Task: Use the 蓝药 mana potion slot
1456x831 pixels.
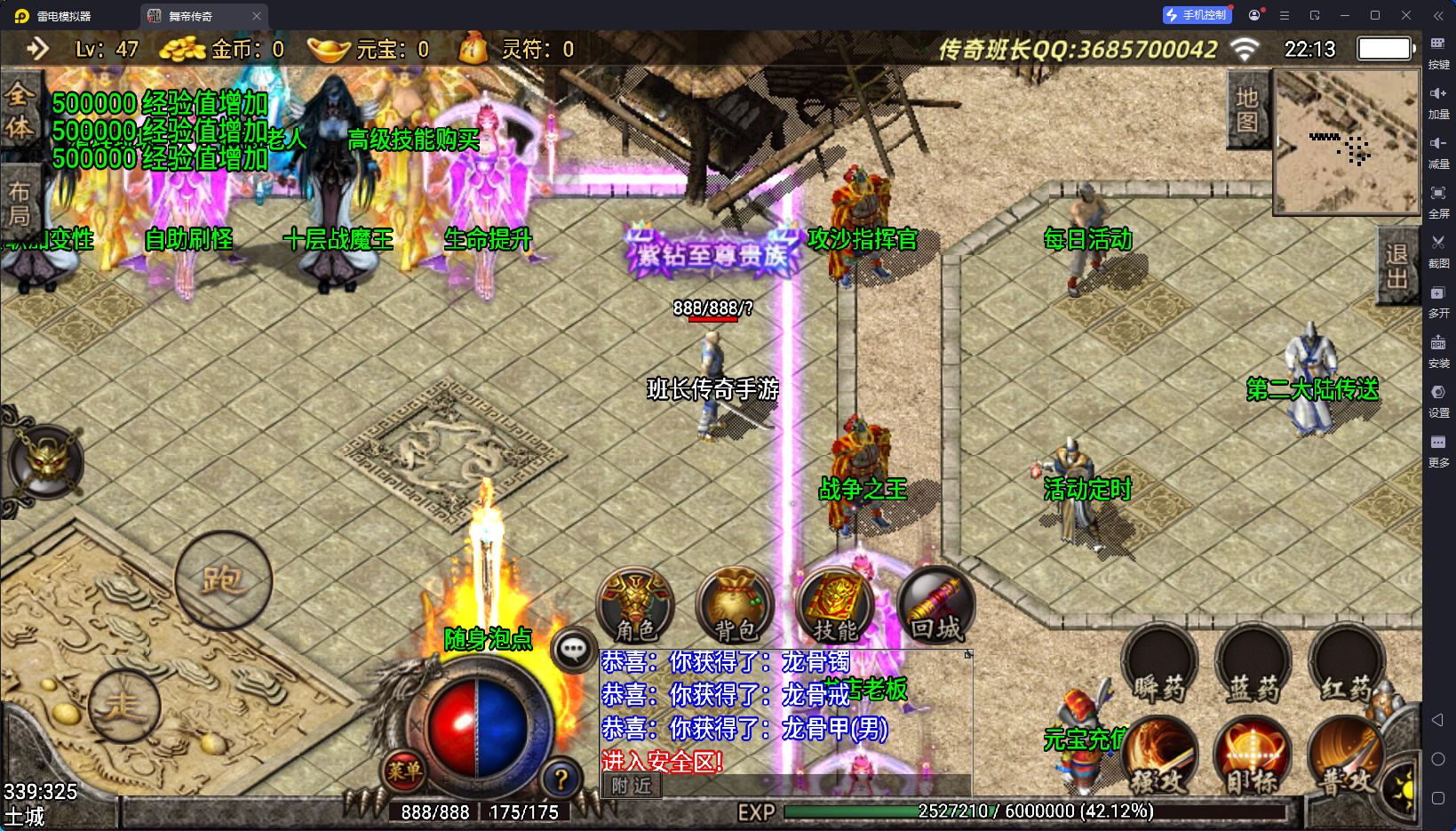Action: point(1253,667)
